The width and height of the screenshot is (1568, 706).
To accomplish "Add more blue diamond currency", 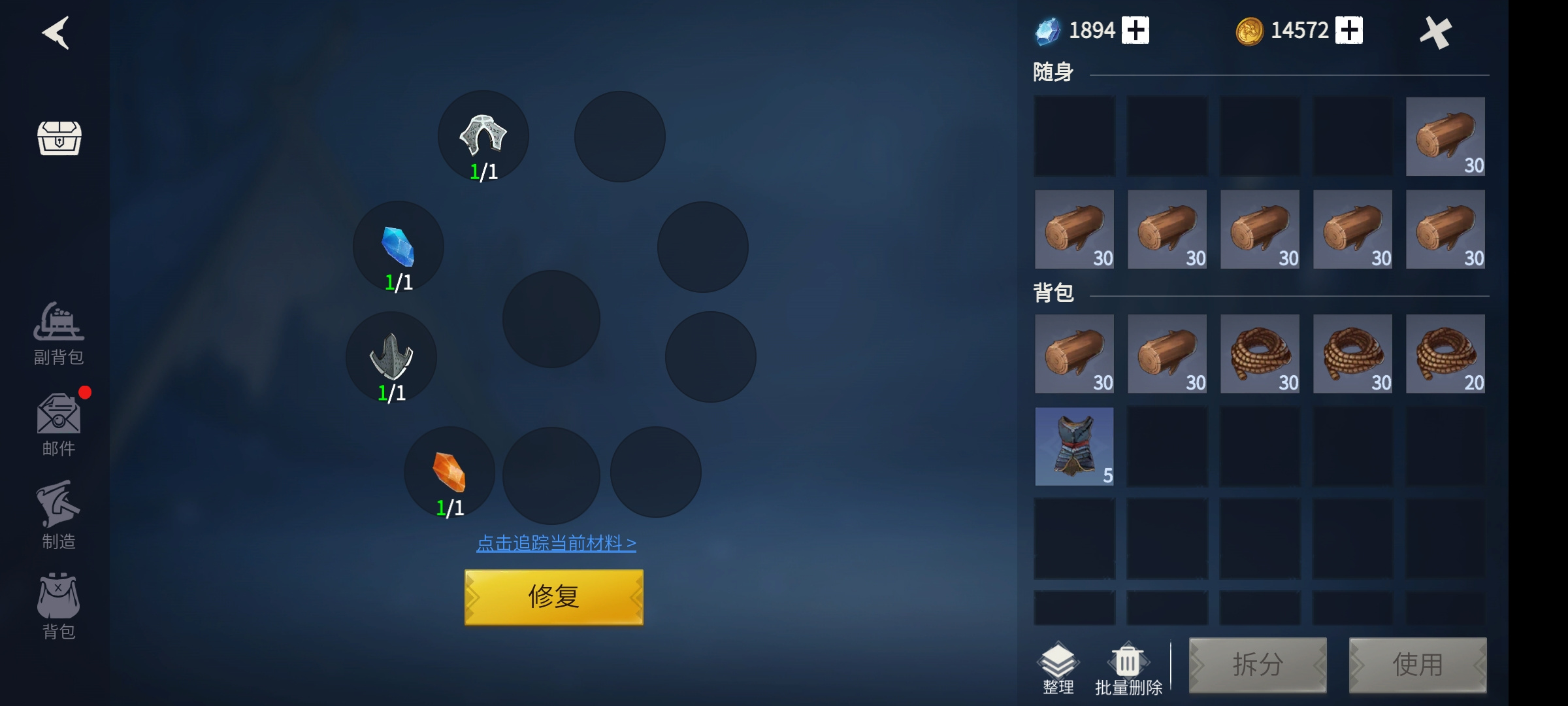I will click(1135, 31).
